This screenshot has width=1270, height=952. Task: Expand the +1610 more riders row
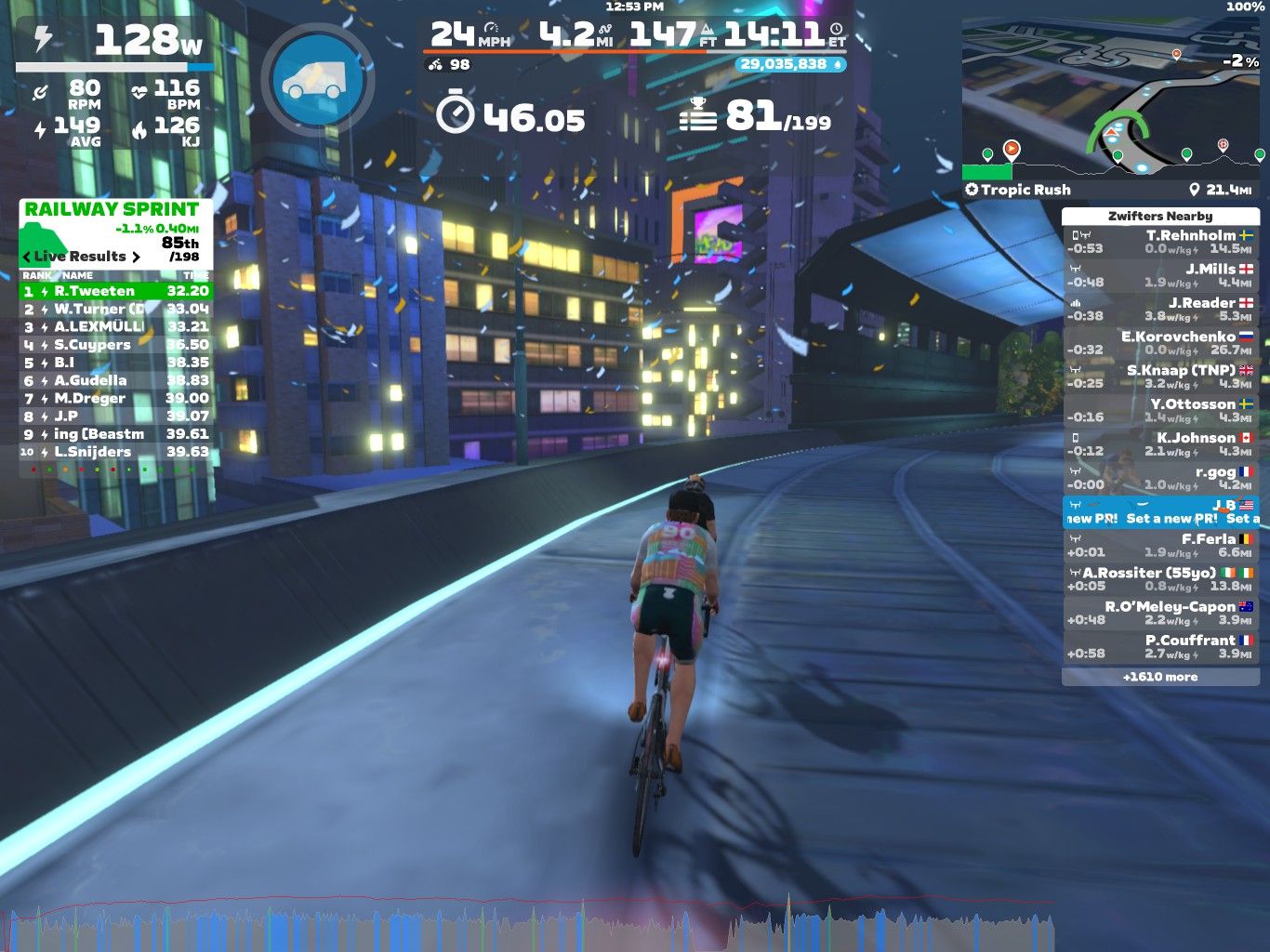click(x=1160, y=677)
